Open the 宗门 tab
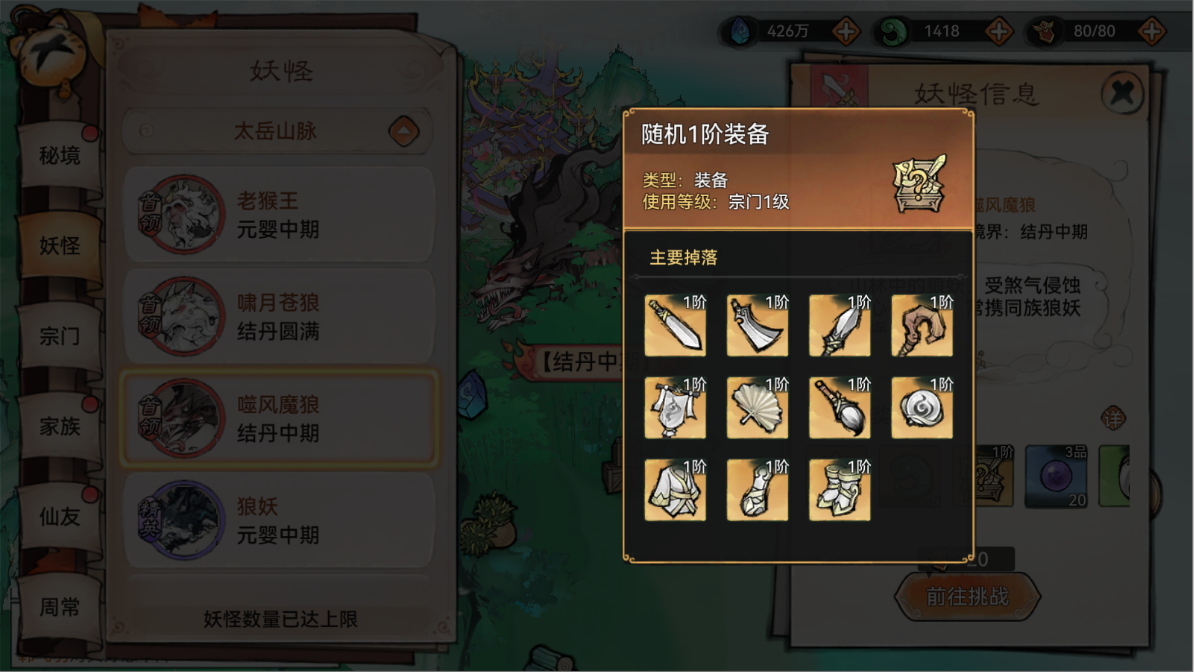 point(60,336)
